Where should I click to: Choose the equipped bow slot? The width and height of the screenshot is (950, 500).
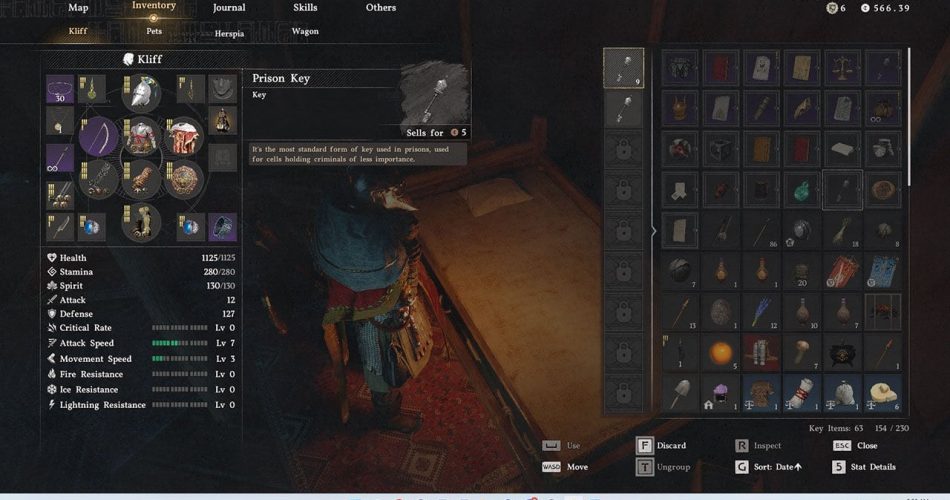point(99,137)
